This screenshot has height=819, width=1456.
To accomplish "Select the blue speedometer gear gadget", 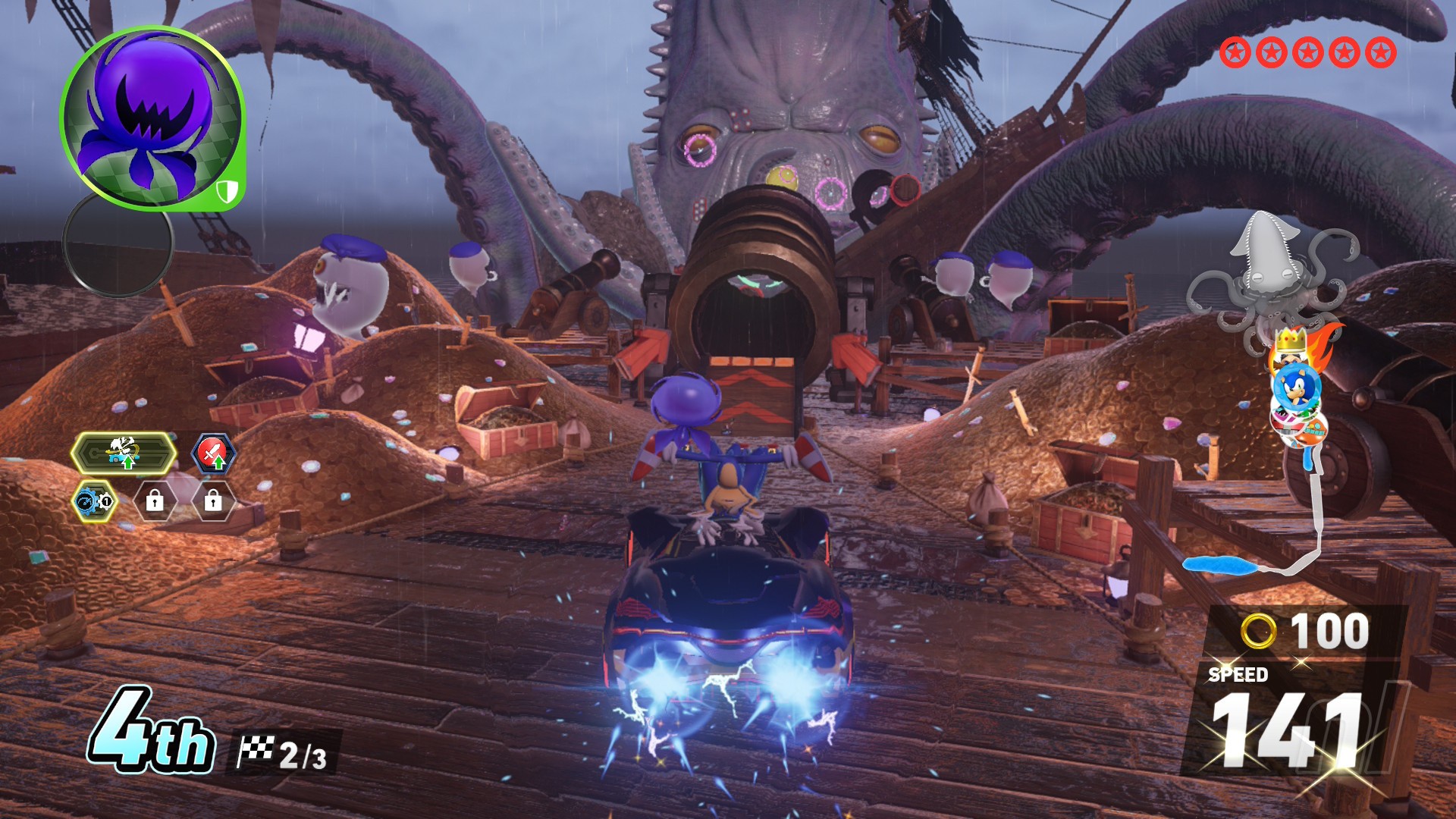I will tap(95, 501).
